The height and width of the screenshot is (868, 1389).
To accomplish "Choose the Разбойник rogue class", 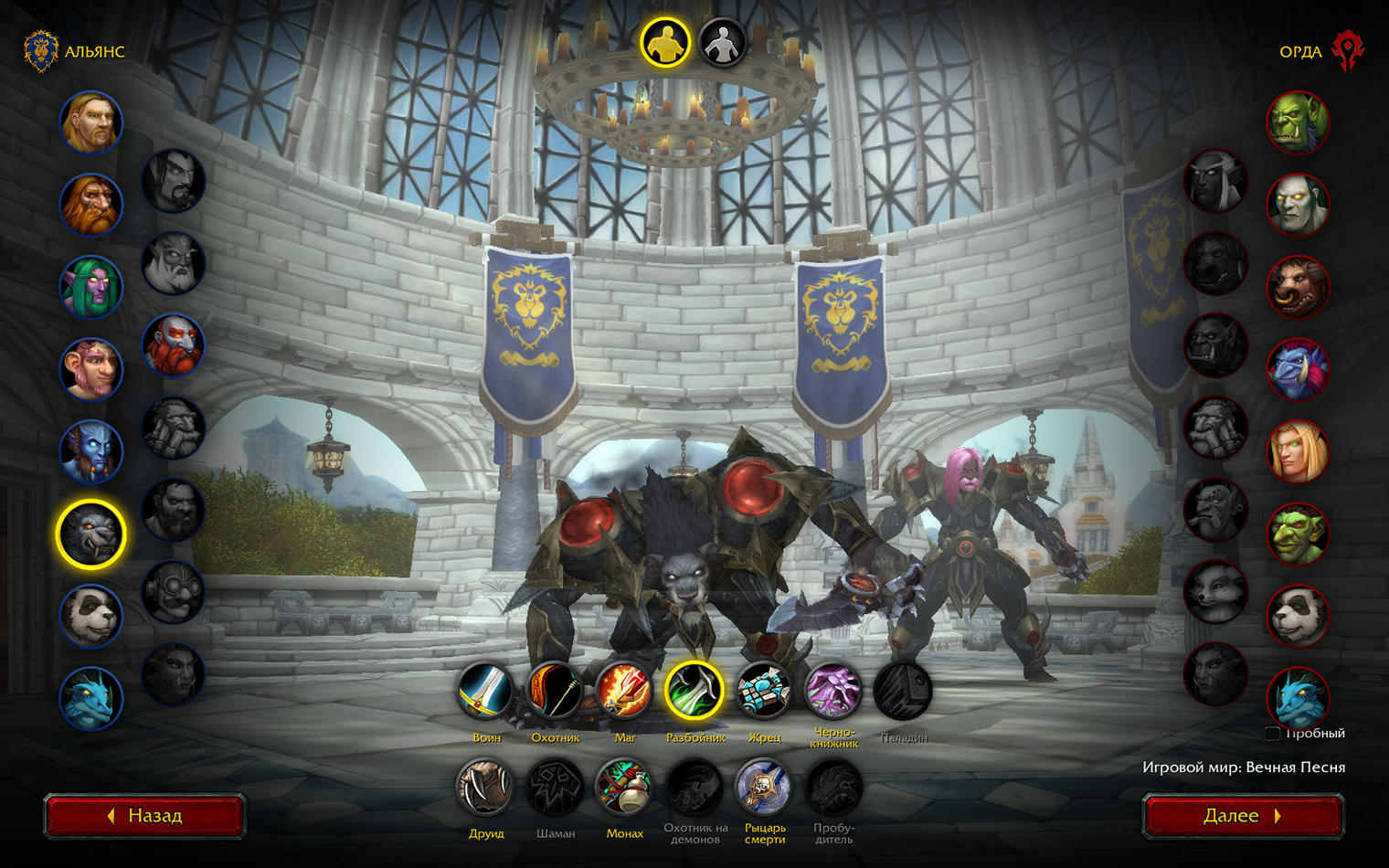I will (x=694, y=692).
